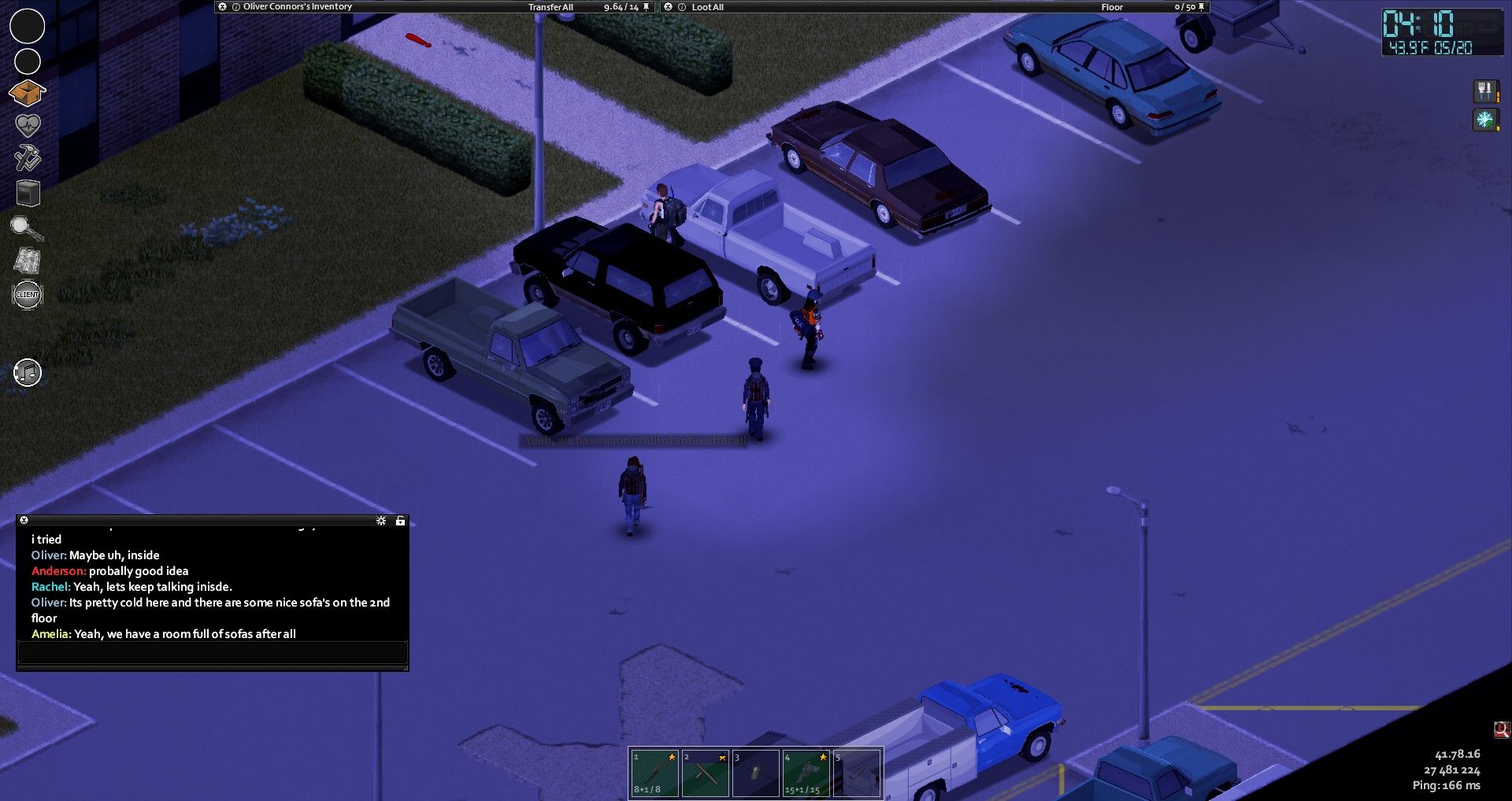The image size is (1512, 801).
Task: Open the inventory box icon
Action: pos(27,93)
